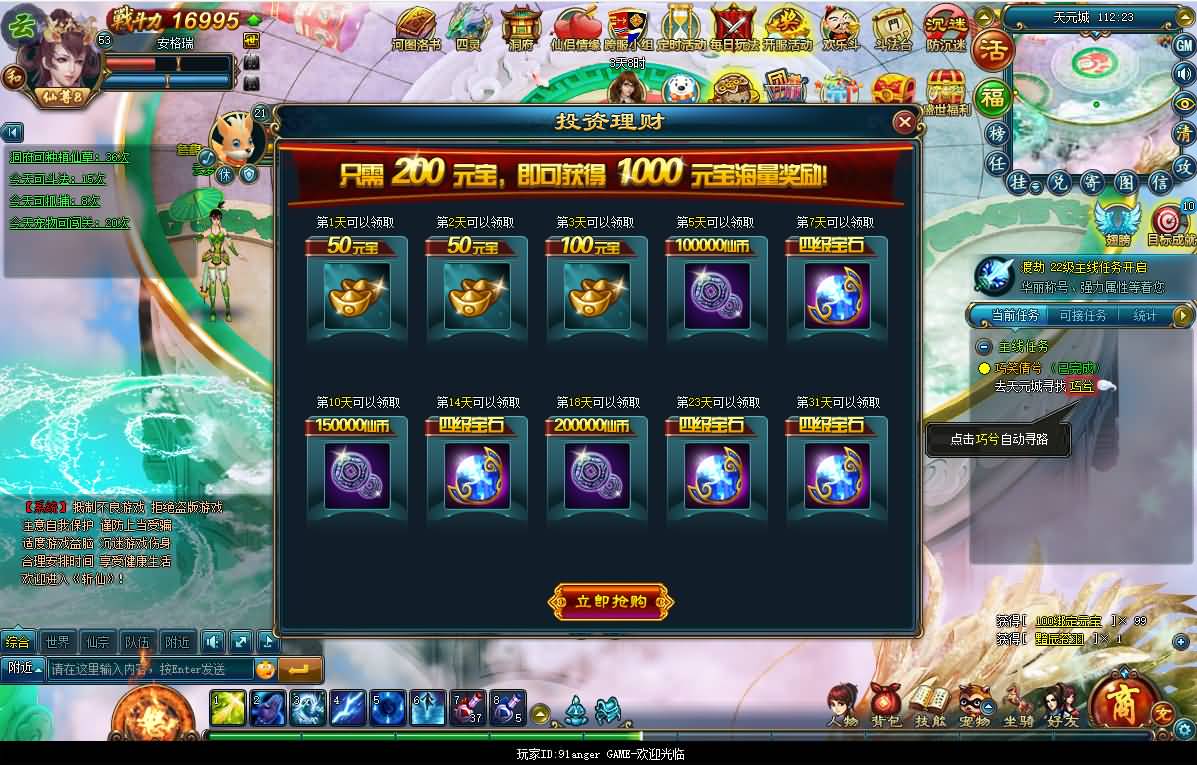Image resolution: width=1197 pixels, height=765 pixels.
Task: Open the 技能 skills book
Action: coord(929,705)
